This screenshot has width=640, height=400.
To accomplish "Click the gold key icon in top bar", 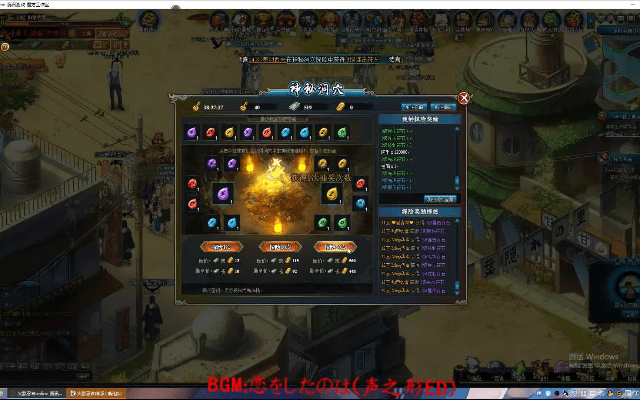I will tap(196, 106).
